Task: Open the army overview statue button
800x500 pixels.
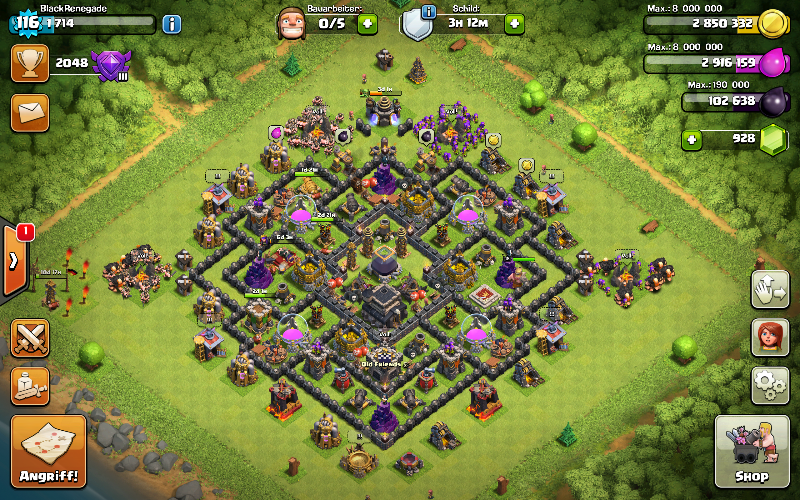Action: [30, 385]
